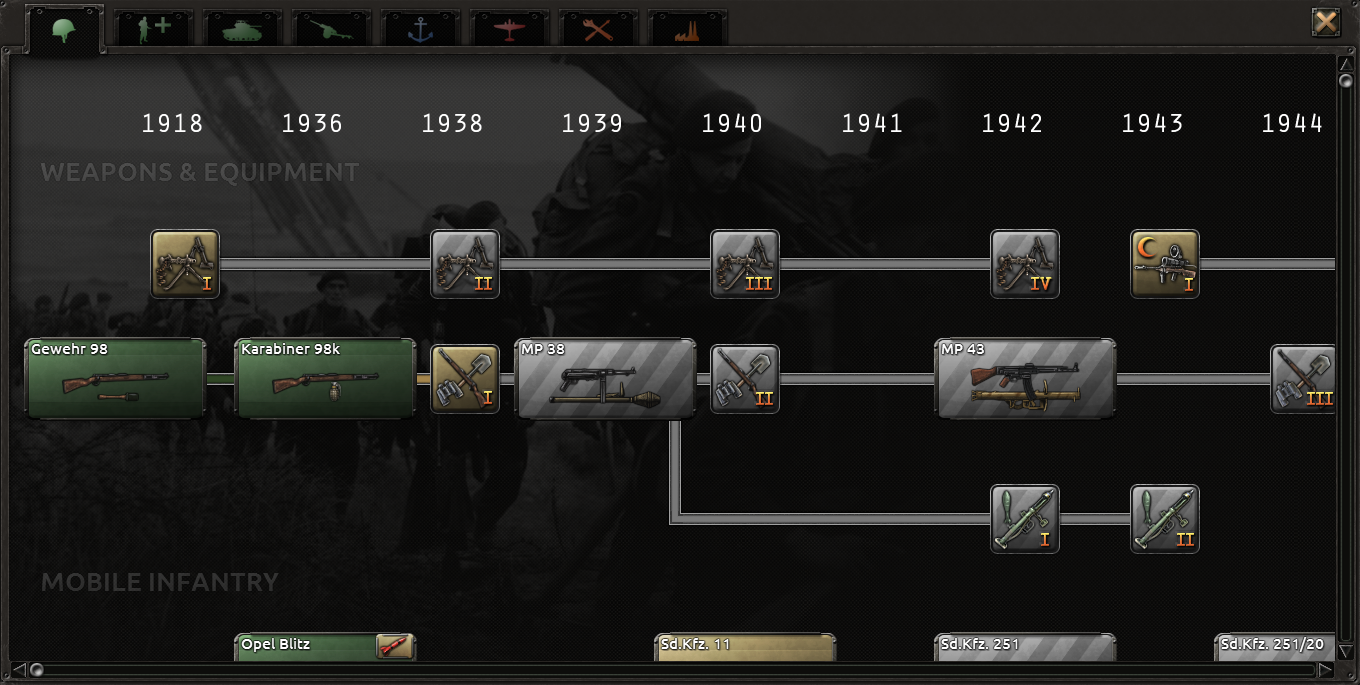Switch to the artillery research tab
Screen dimensions: 1360x685
[x=332, y=28]
